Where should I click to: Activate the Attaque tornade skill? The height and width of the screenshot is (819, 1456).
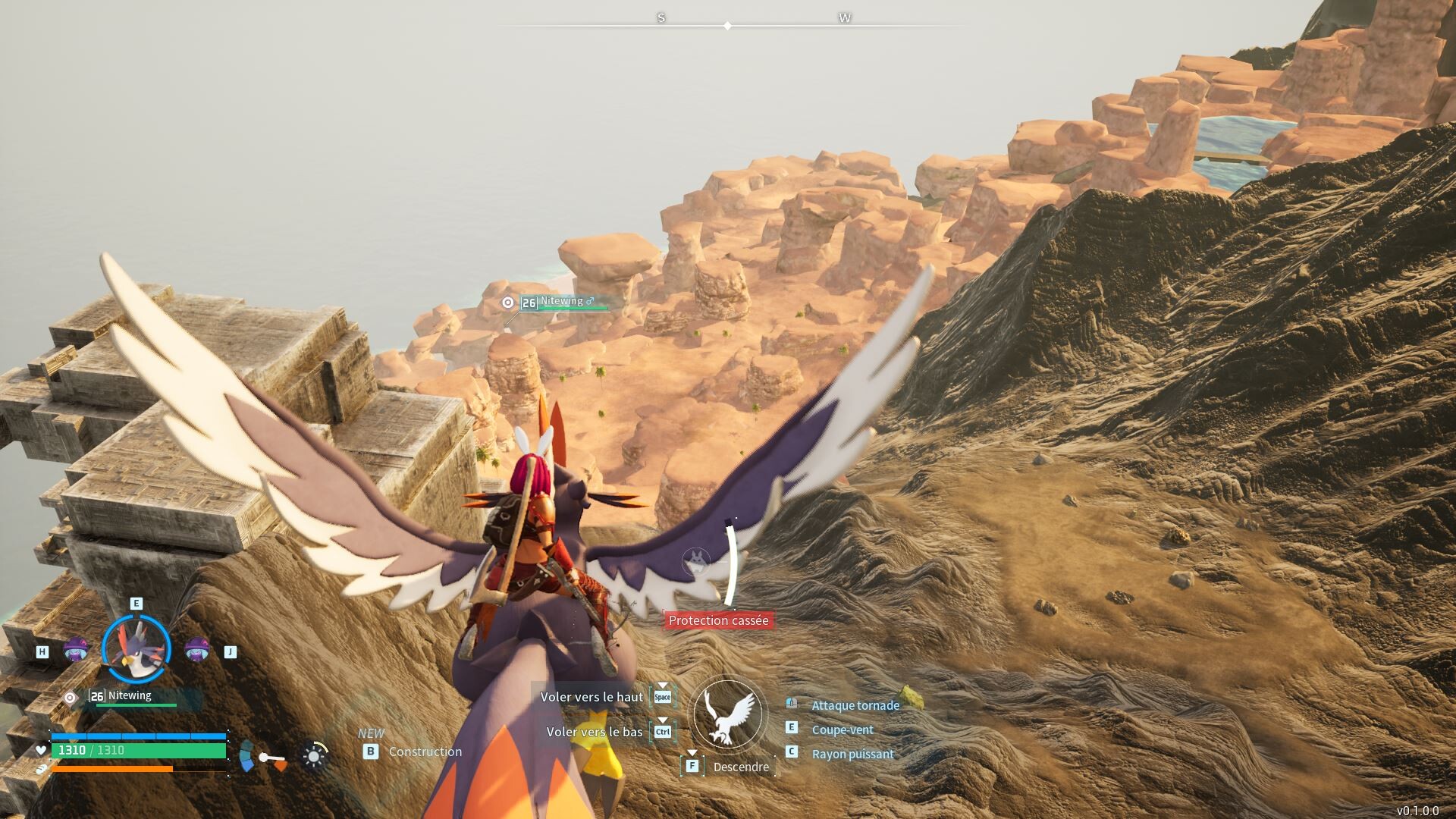pyautogui.click(x=855, y=705)
